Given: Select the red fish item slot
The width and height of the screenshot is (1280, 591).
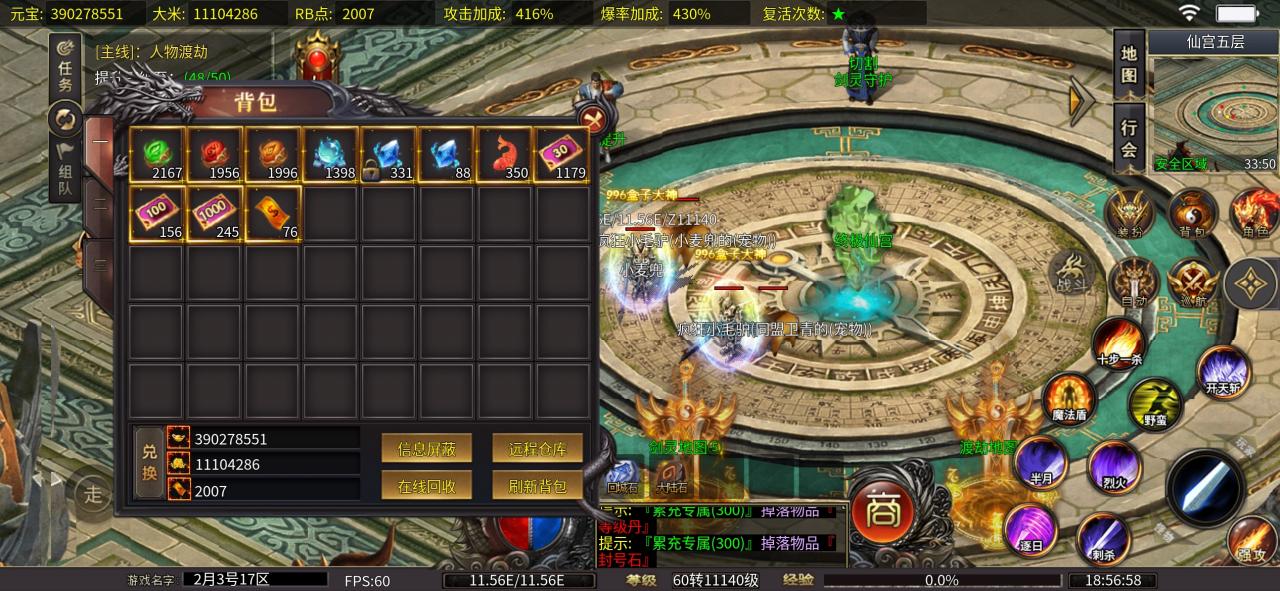Looking at the screenshot, I should 505,155.
